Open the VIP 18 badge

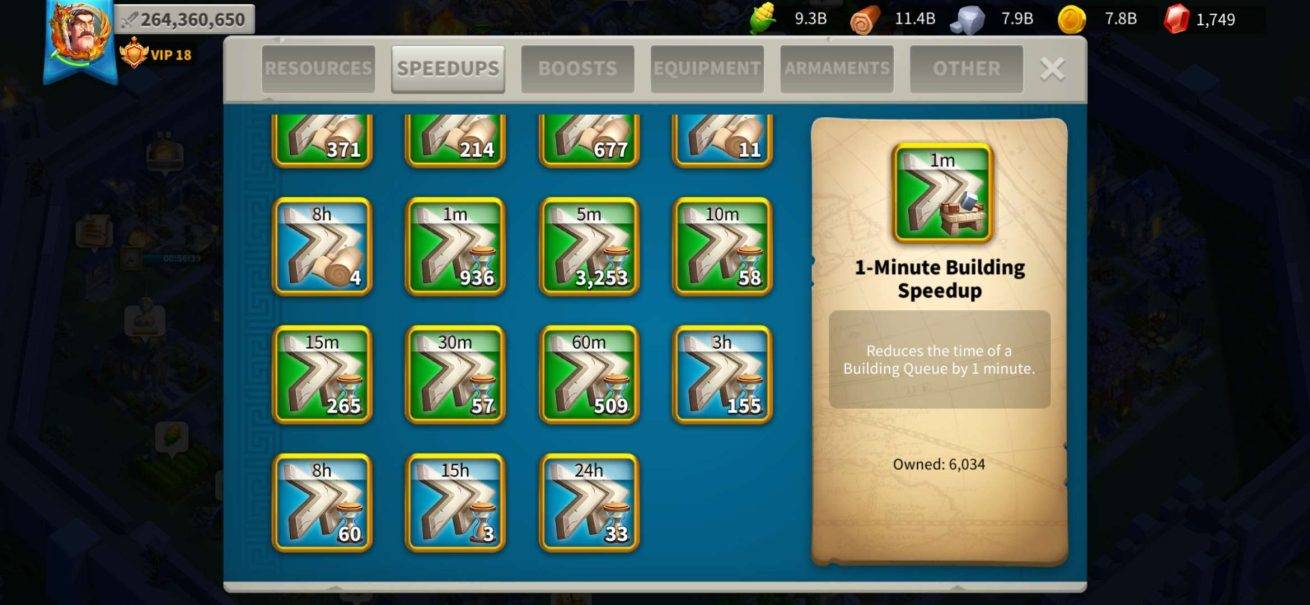click(156, 54)
